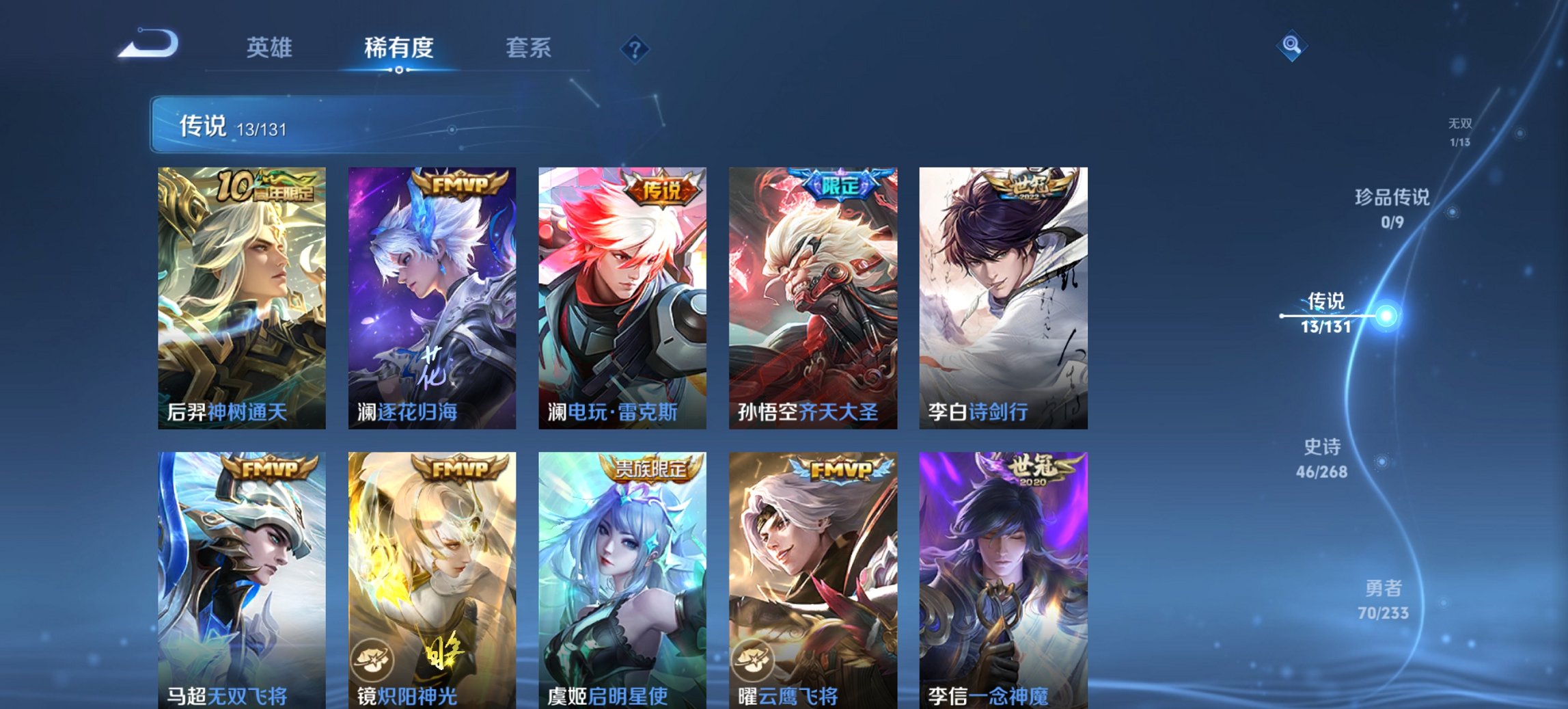
Task: Select the 稀有度 tab
Action: coord(399,48)
